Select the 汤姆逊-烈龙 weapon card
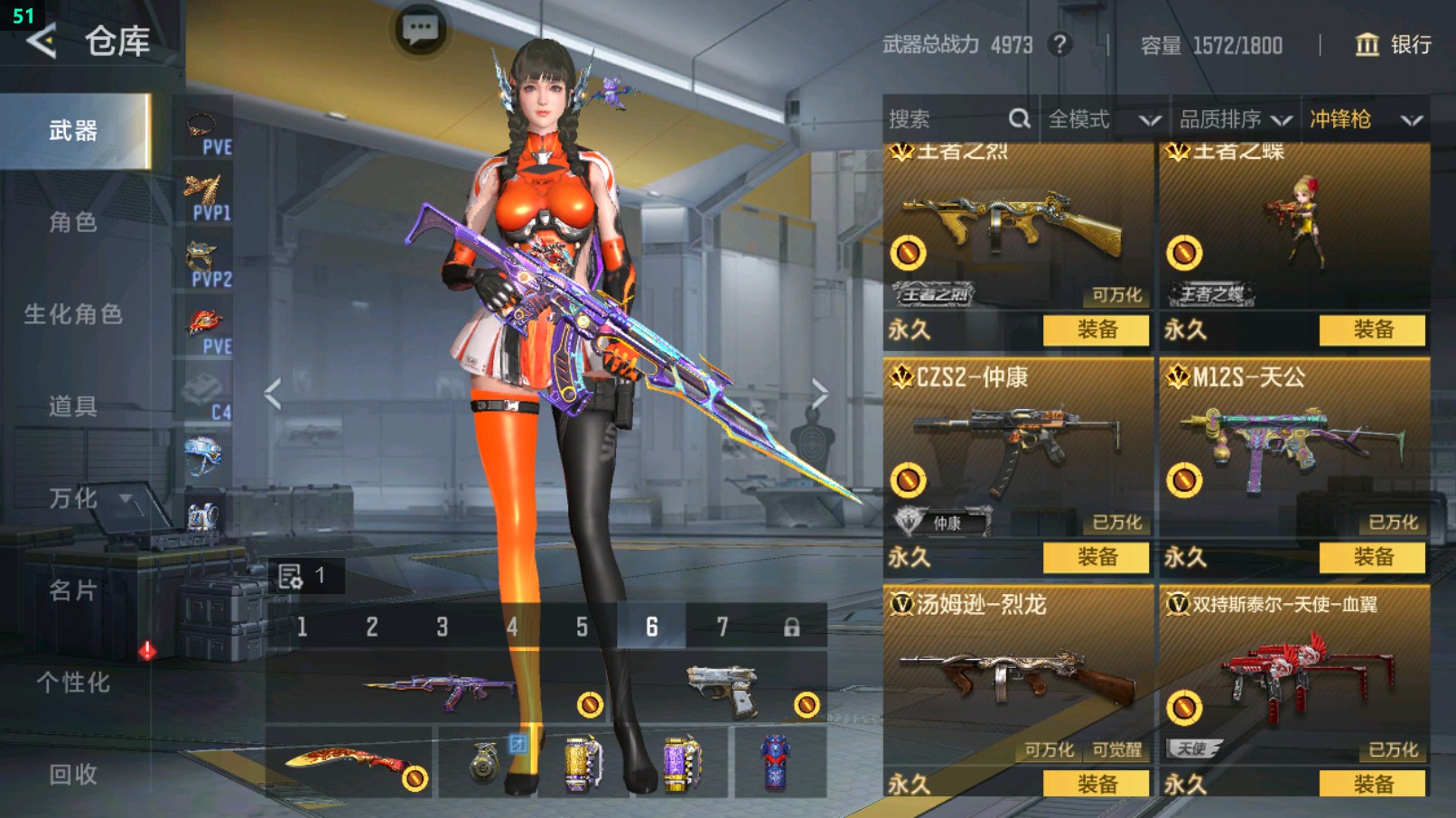This screenshot has height=818, width=1456. (1018, 677)
